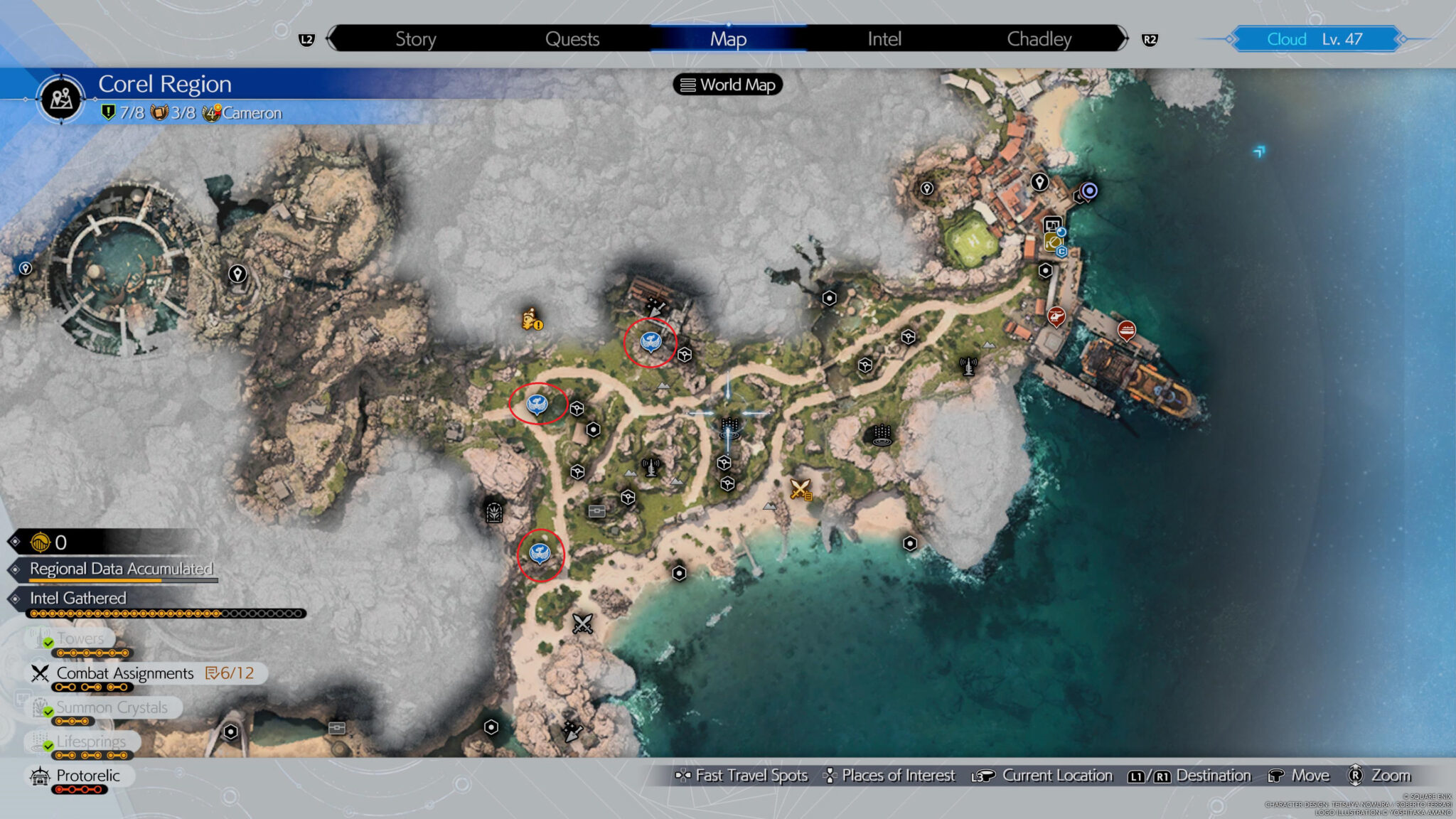Click the L2 arrow to previous section
The image size is (1456, 819).
click(x=306, y=39)
